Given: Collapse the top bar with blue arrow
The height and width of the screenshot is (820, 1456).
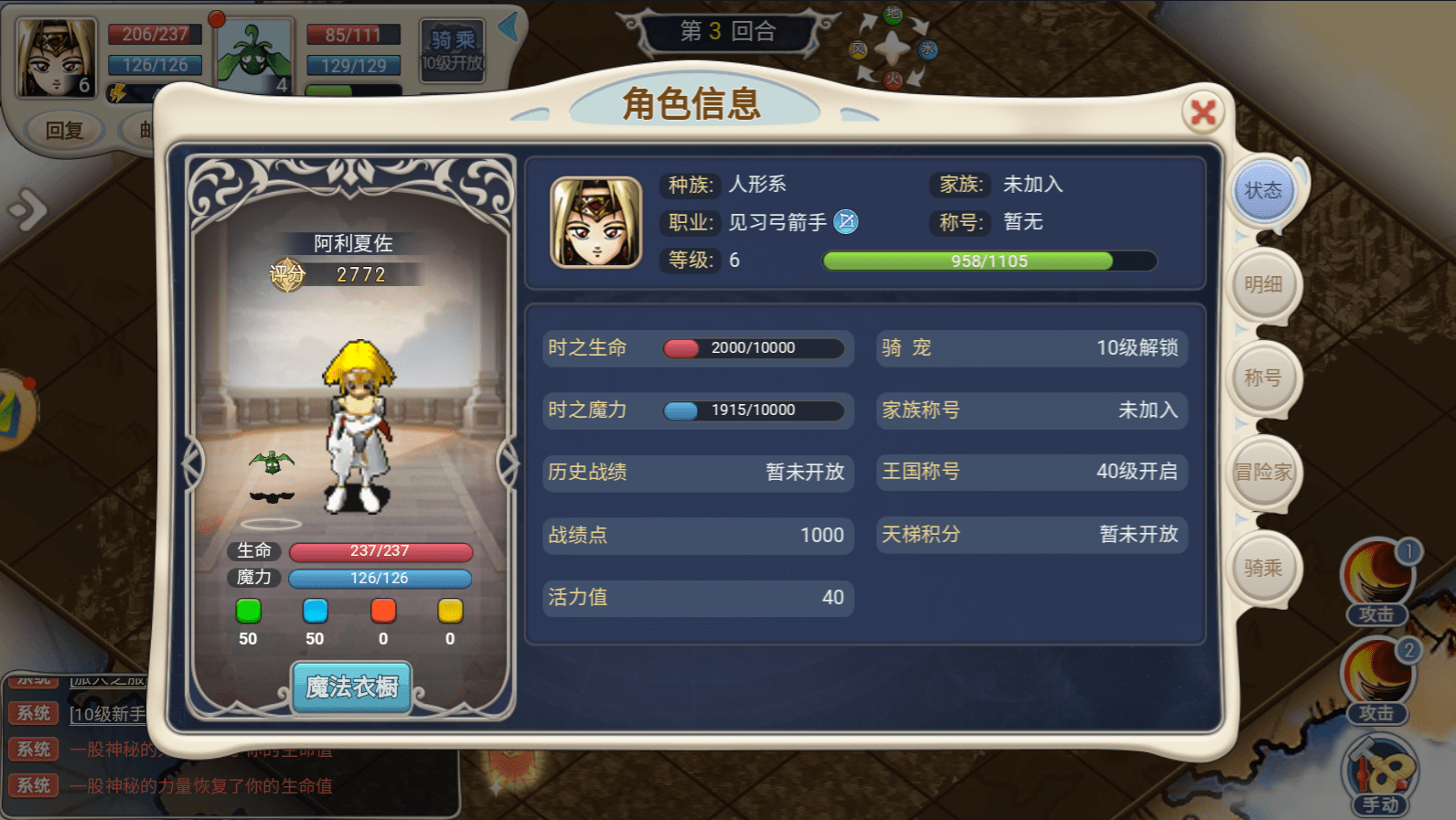Looking at the screenshot, I should pos(509,27).
